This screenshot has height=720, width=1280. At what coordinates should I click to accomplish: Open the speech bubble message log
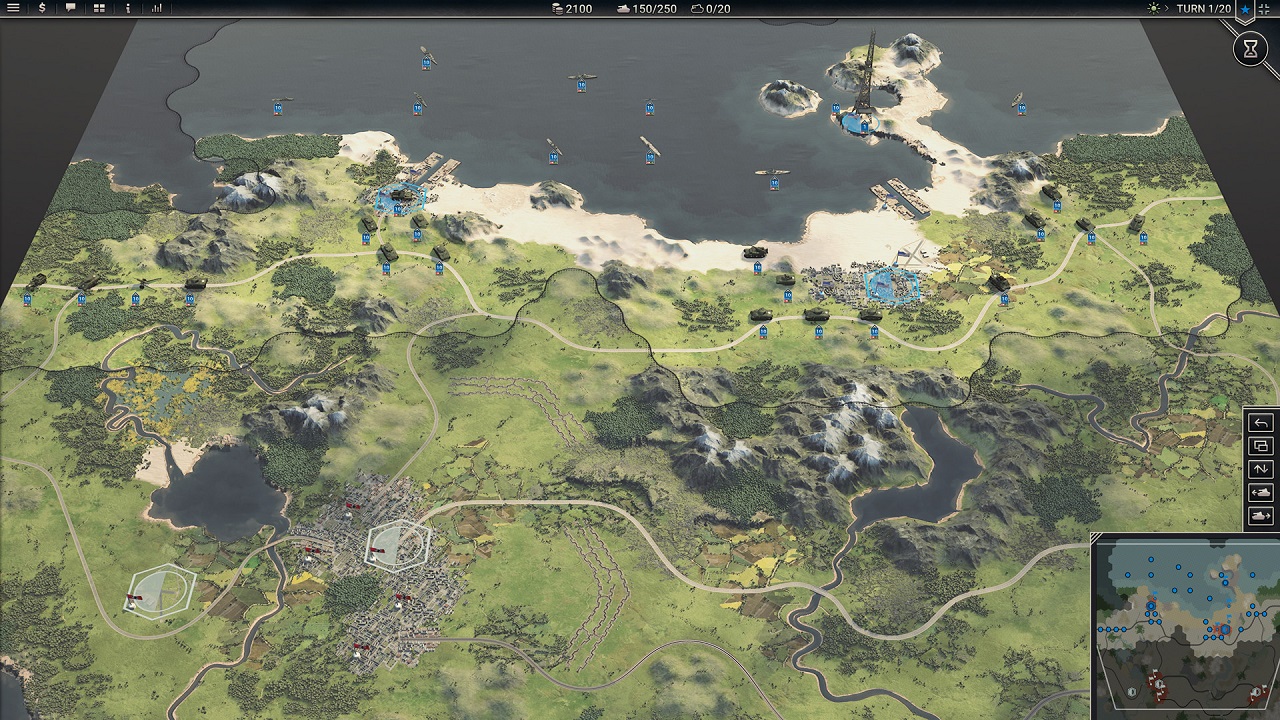click(x=70, y=8)
